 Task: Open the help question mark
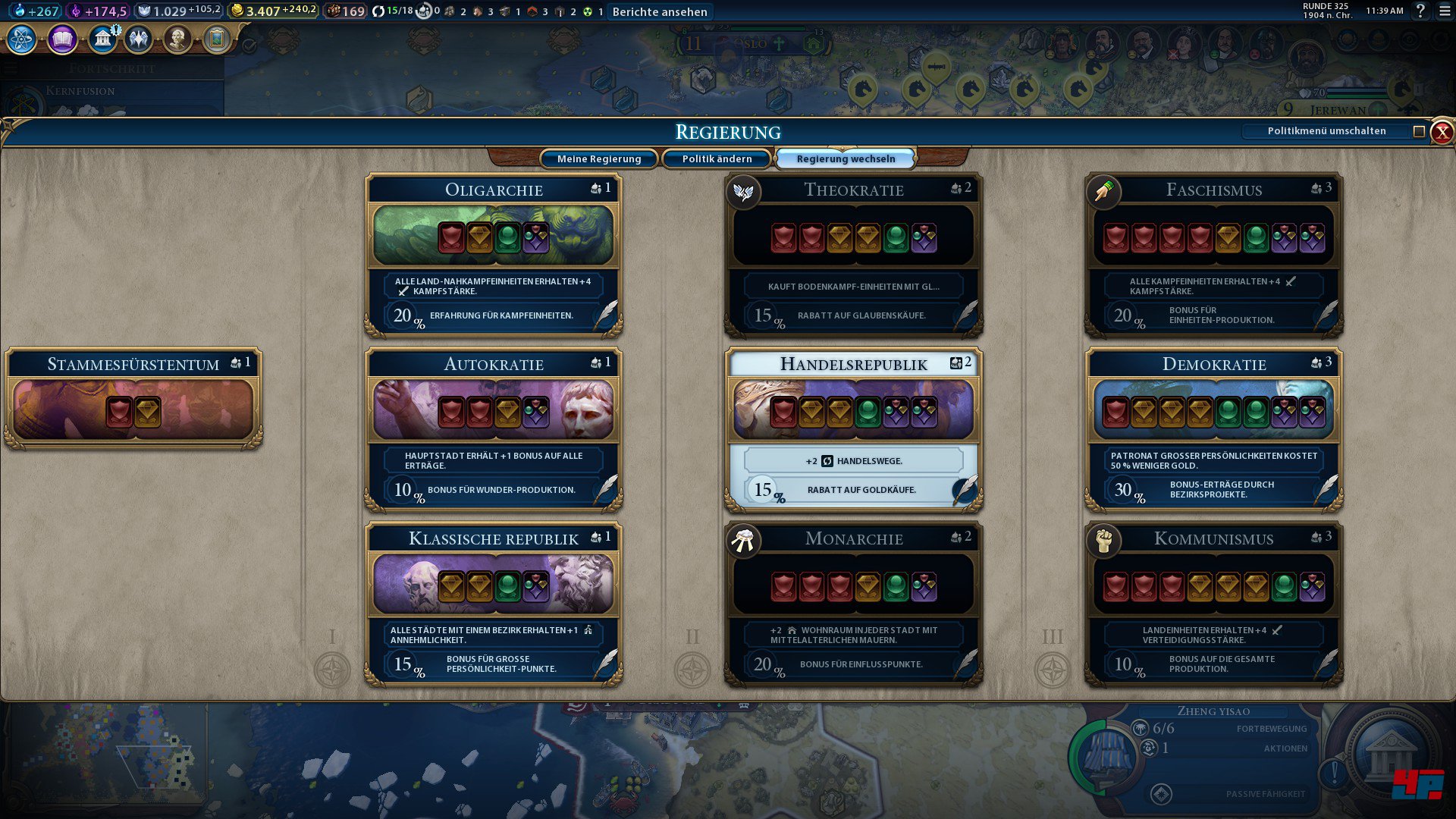click(1420, 11)
